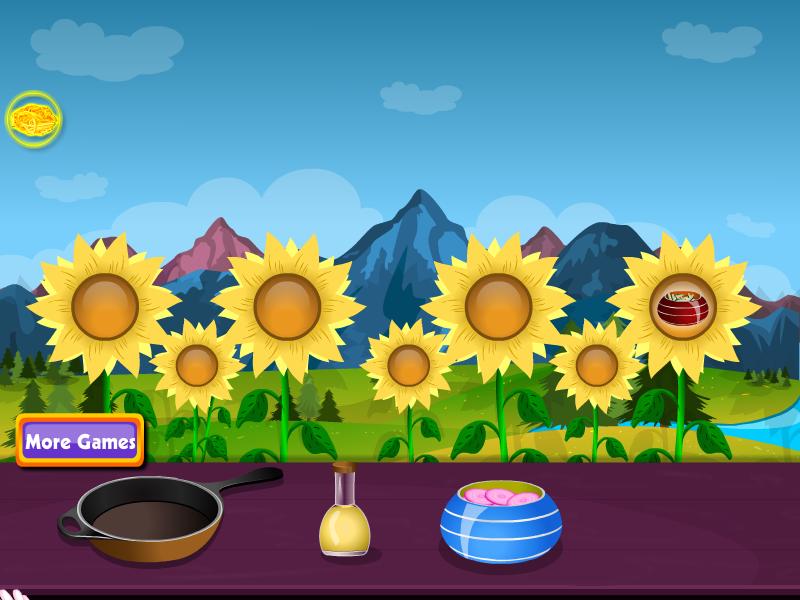Pick up the oil bottle on the counter
This screenshot has height=600, width=800.
[x=344, y=516]
